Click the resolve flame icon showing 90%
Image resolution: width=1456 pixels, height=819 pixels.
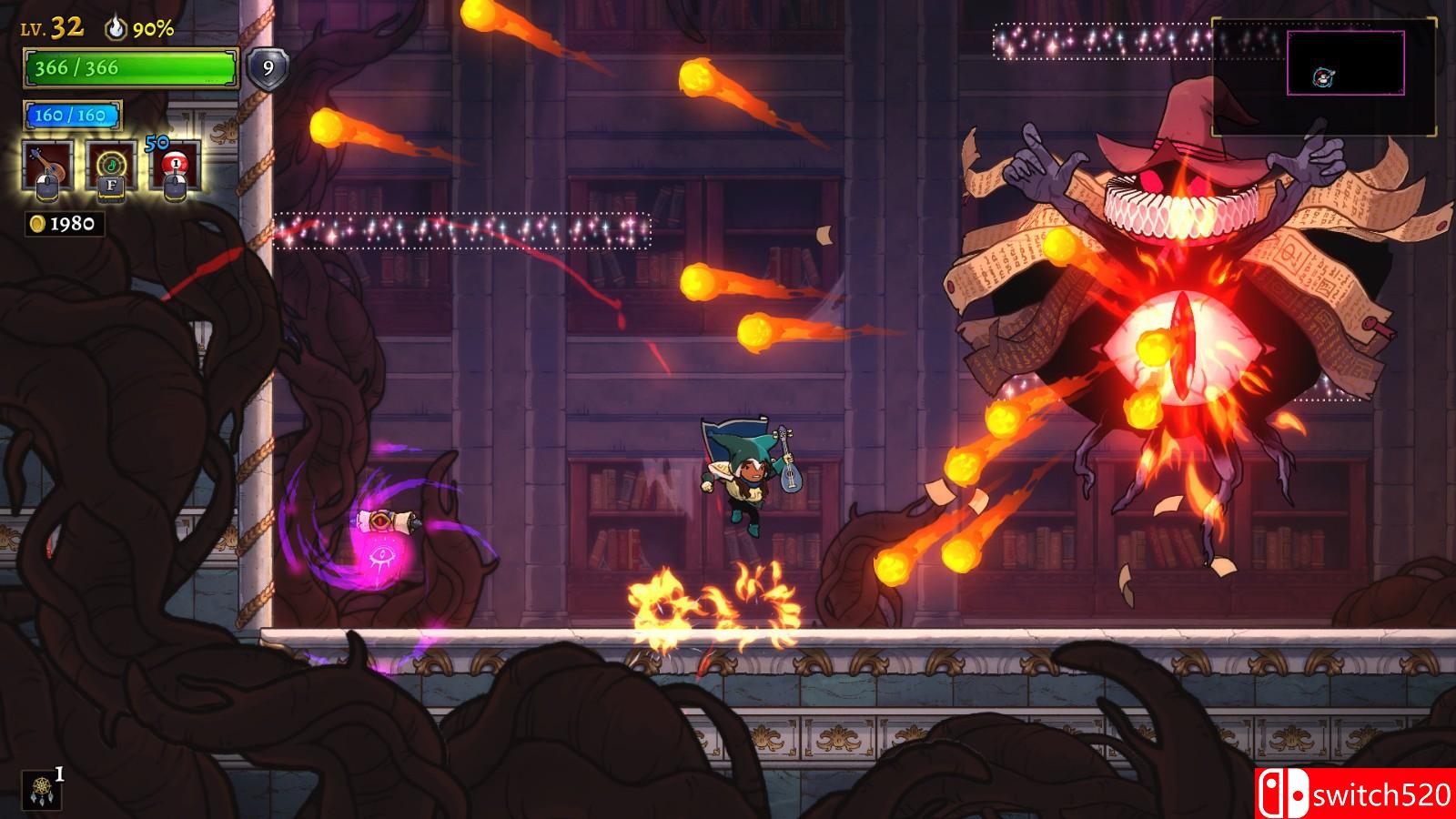tap(115, 29)
